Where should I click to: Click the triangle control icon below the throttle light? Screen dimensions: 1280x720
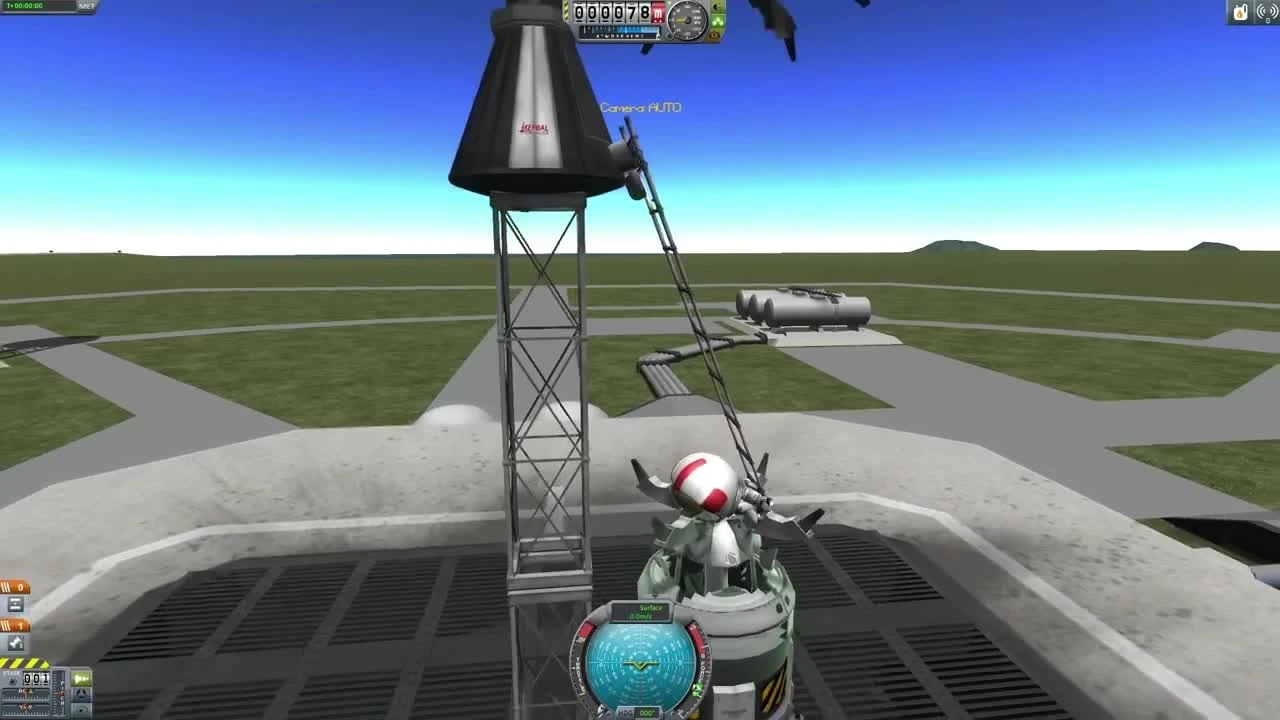(x=81, y=696)
